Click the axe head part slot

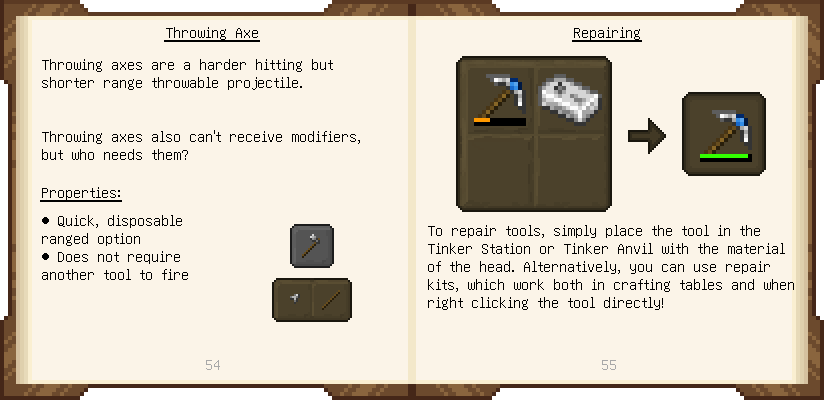click(x=293, y=299)
